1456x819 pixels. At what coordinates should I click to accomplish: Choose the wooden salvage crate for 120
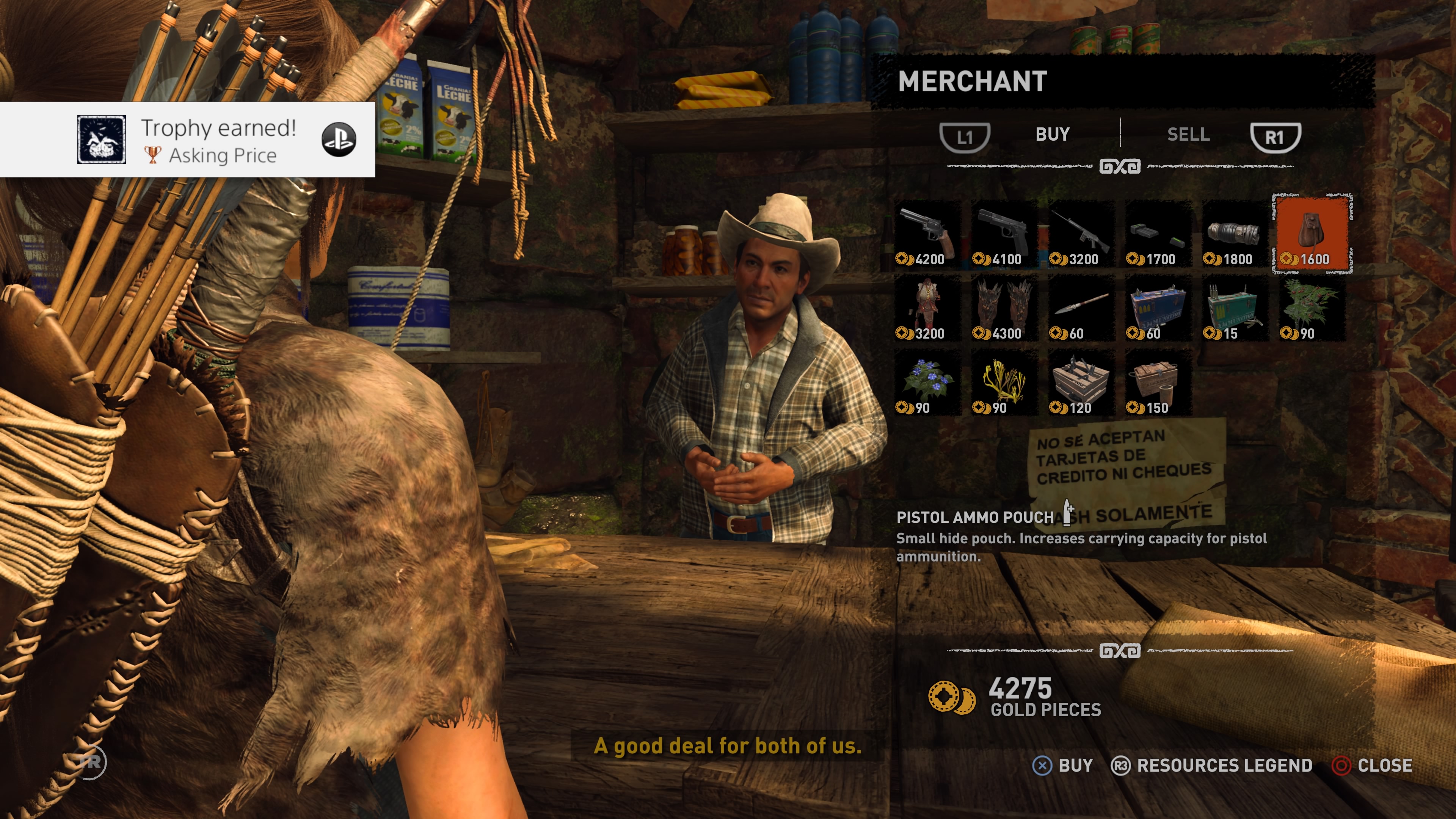1081,383
